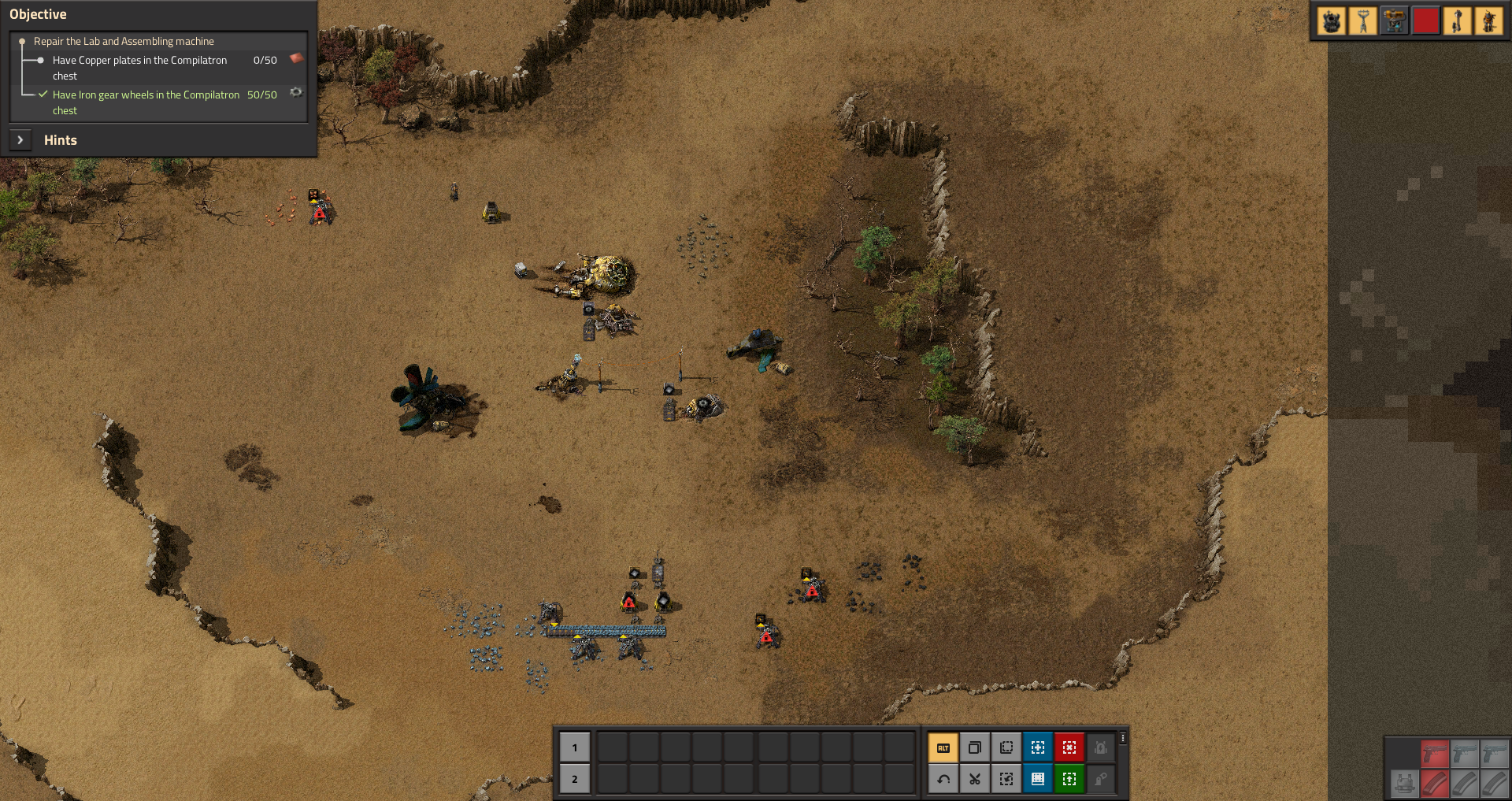Open the blue blueprint book button
Viewport: 1512px width, 801px height.
click(x=1038, y=779)
